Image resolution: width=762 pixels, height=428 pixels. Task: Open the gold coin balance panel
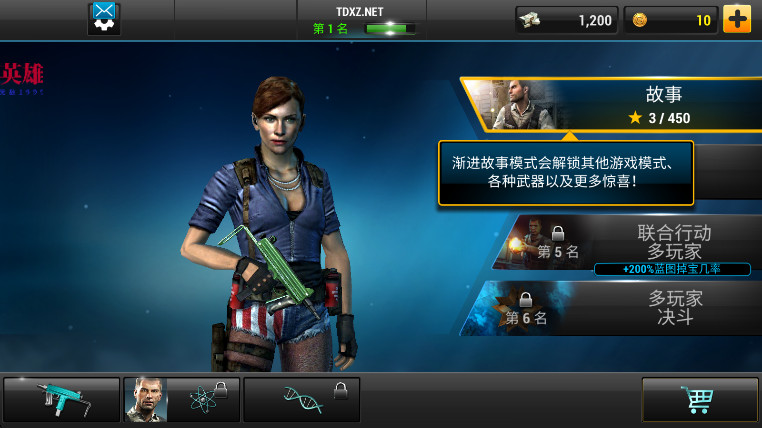[670, 20]
